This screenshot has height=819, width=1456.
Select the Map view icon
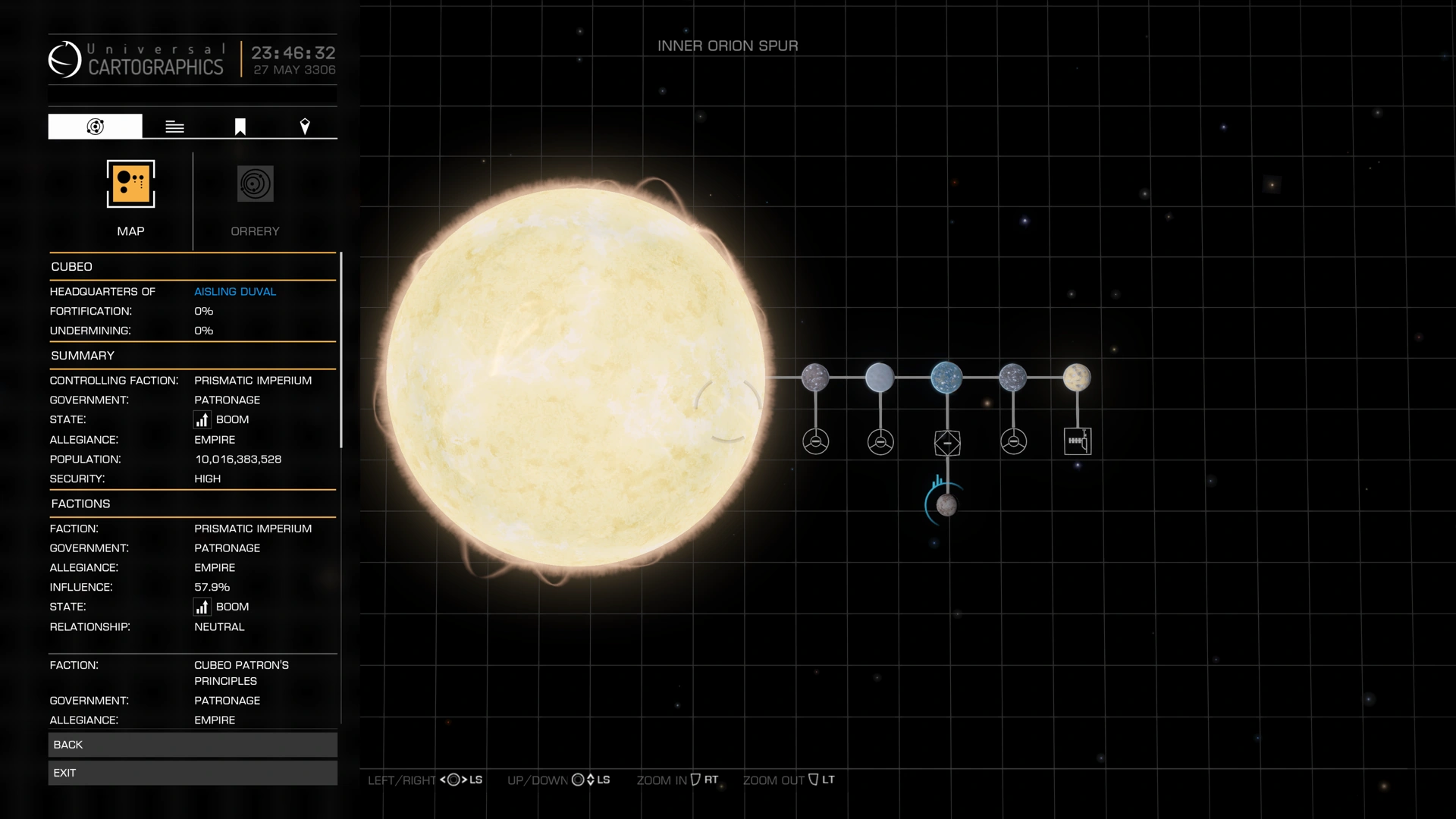tap(130, 184)
